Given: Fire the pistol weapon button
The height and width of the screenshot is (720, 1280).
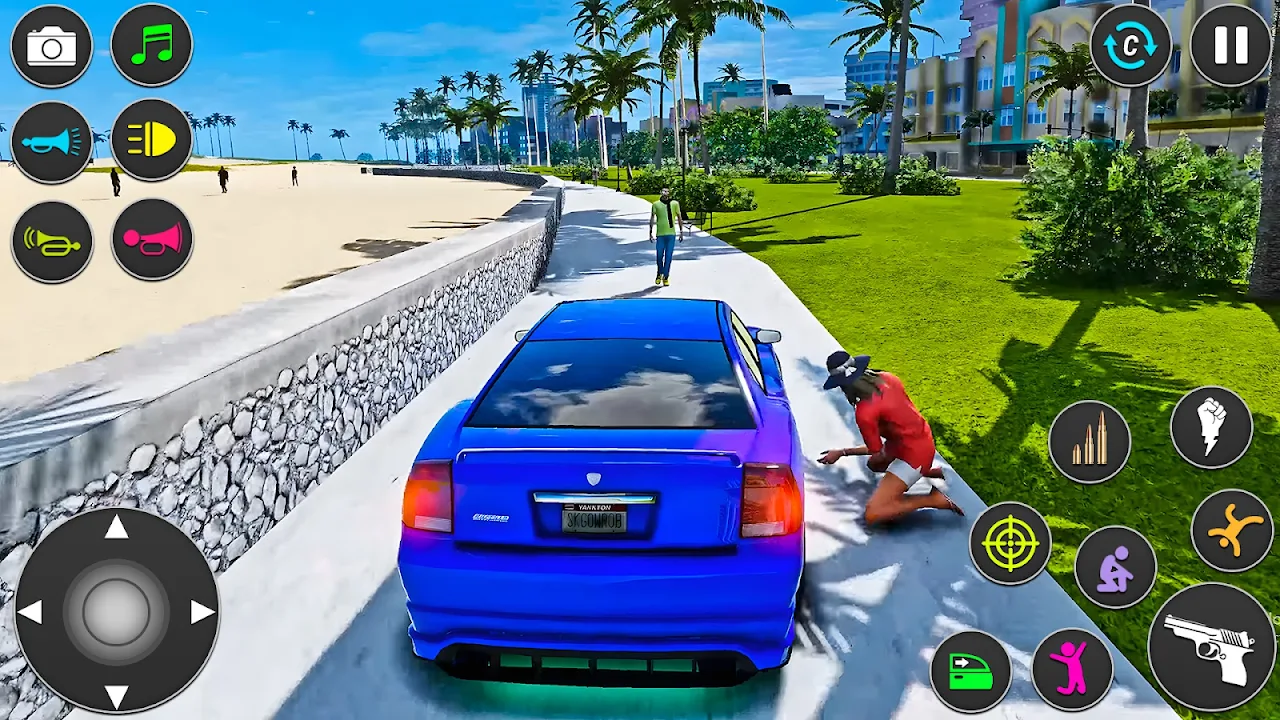Looking at the screenshot, I should pyautogui.click(x=1211, y=647).
